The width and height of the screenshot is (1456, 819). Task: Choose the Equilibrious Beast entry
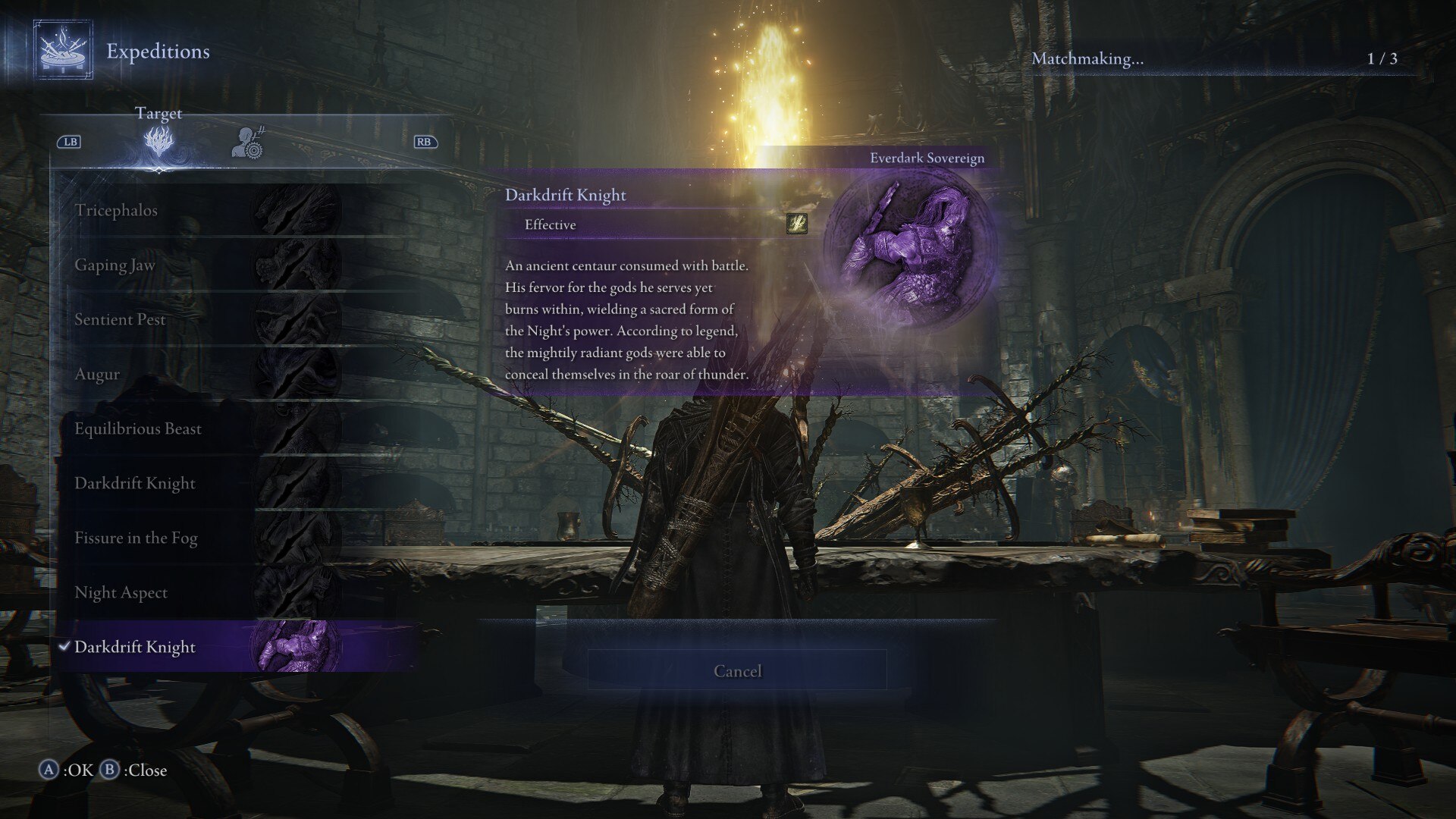point(138,428)
